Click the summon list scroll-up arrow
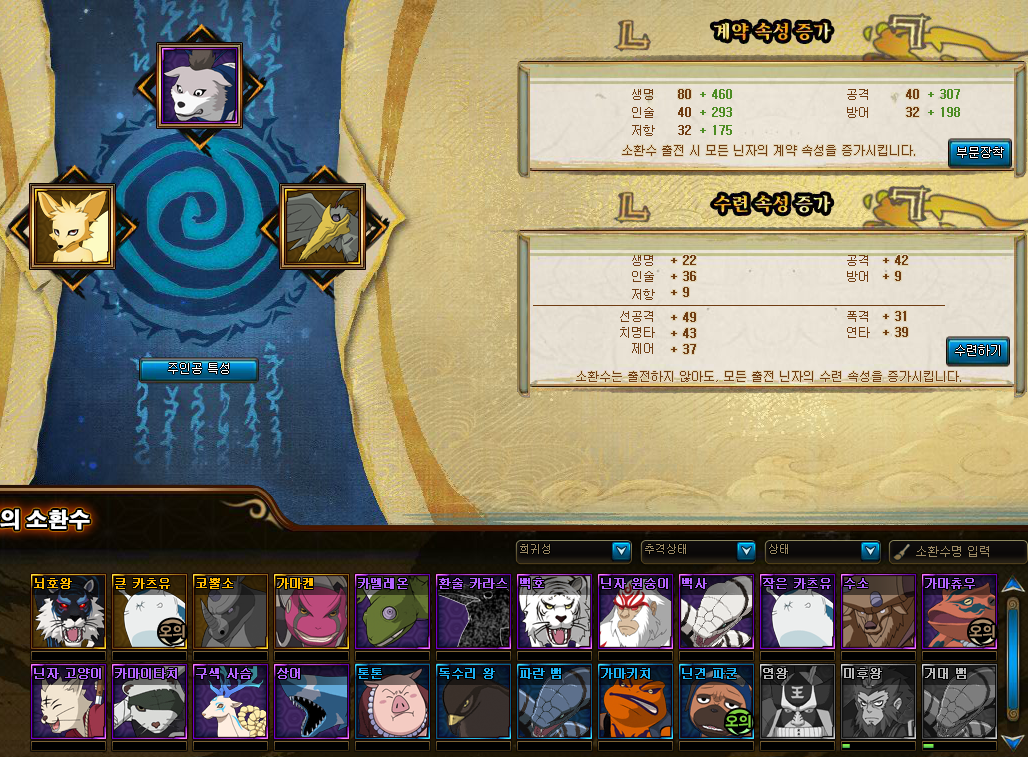The width and height of the screenshot is (1028, 757). (x=1013, y=584)
